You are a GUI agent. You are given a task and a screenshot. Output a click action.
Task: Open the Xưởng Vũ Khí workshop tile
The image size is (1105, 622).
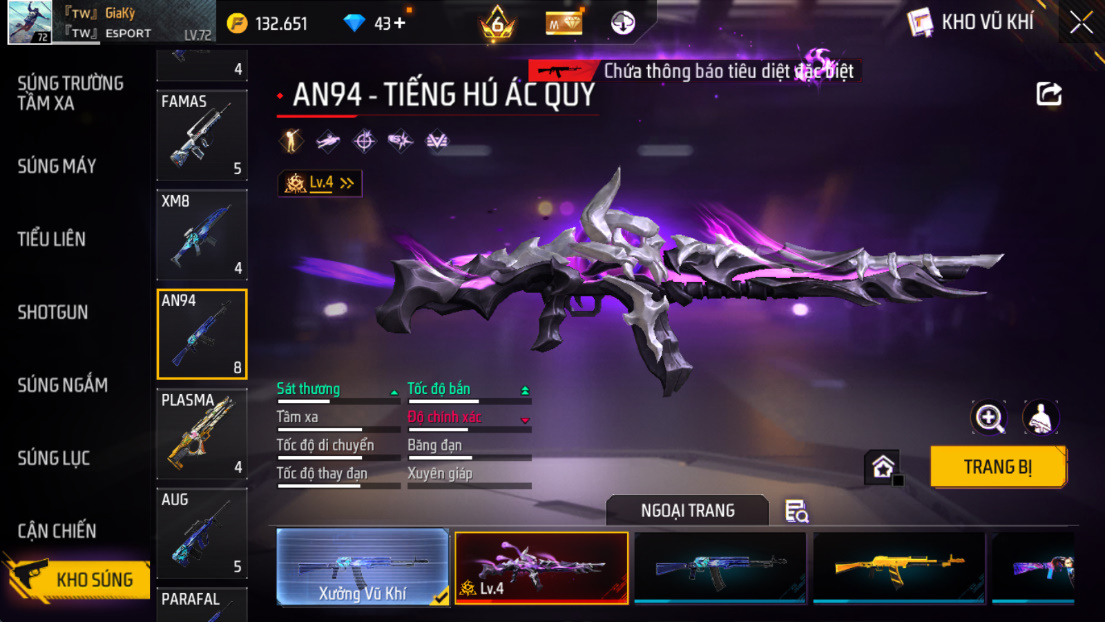pos(362,568)
